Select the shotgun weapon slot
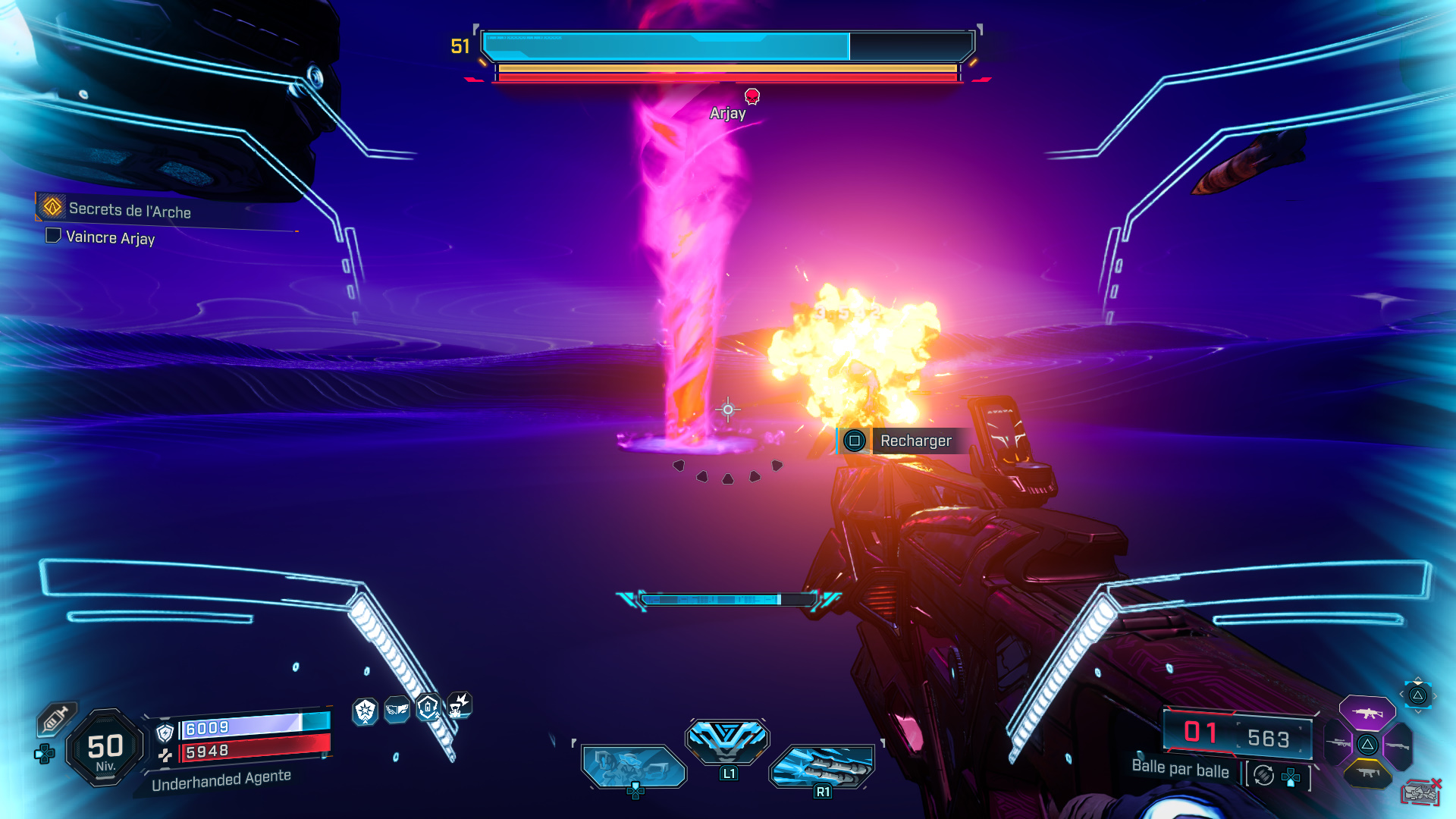Image resolution: width=1456 pixels, height=819 pixels. tap(1398, 745)
